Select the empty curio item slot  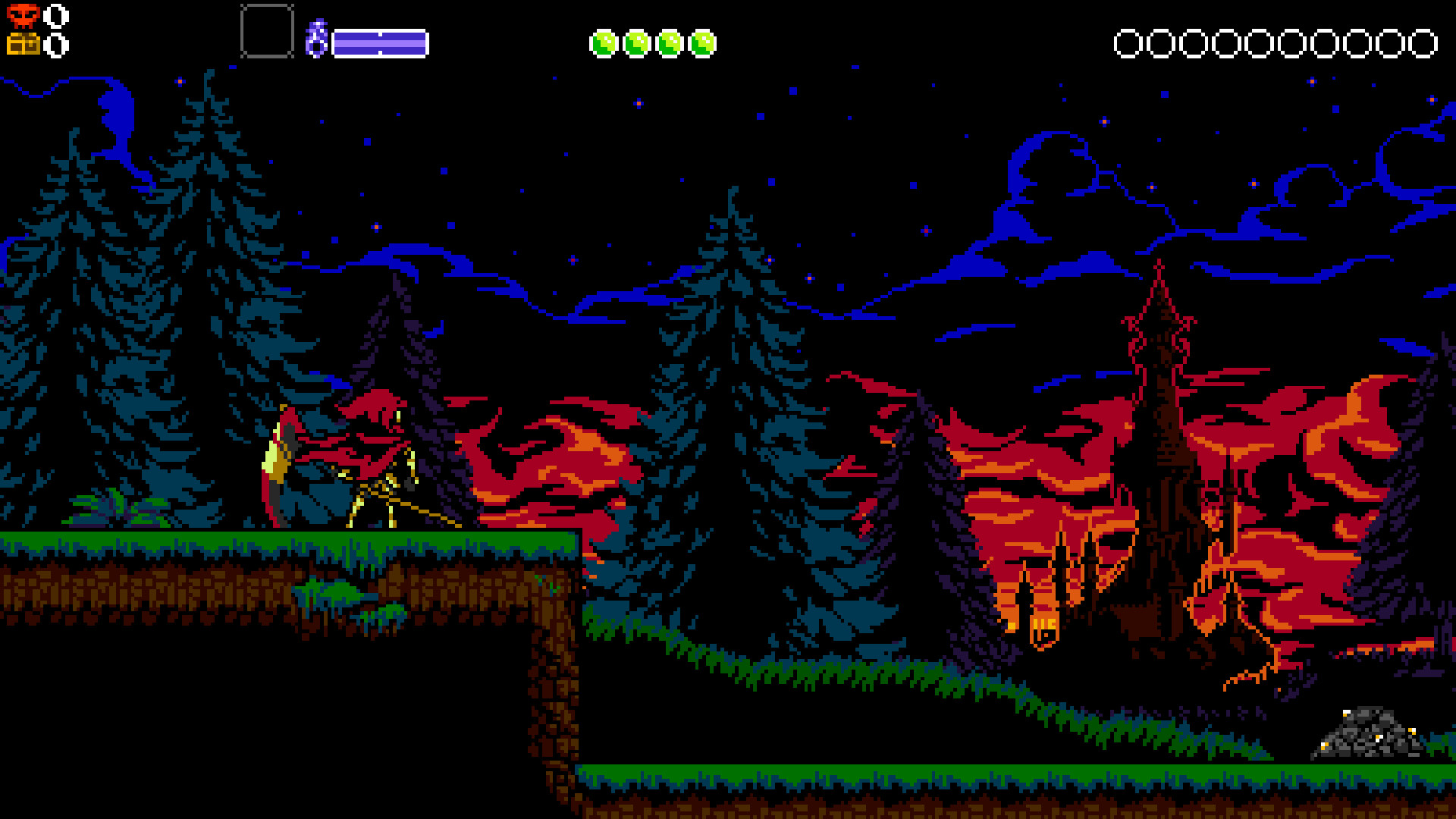tap(267, 32)
